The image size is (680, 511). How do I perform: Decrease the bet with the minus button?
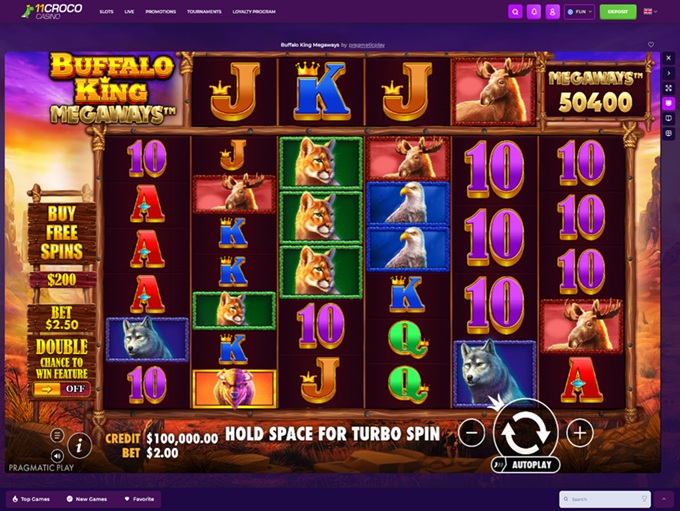coord(473,432)
